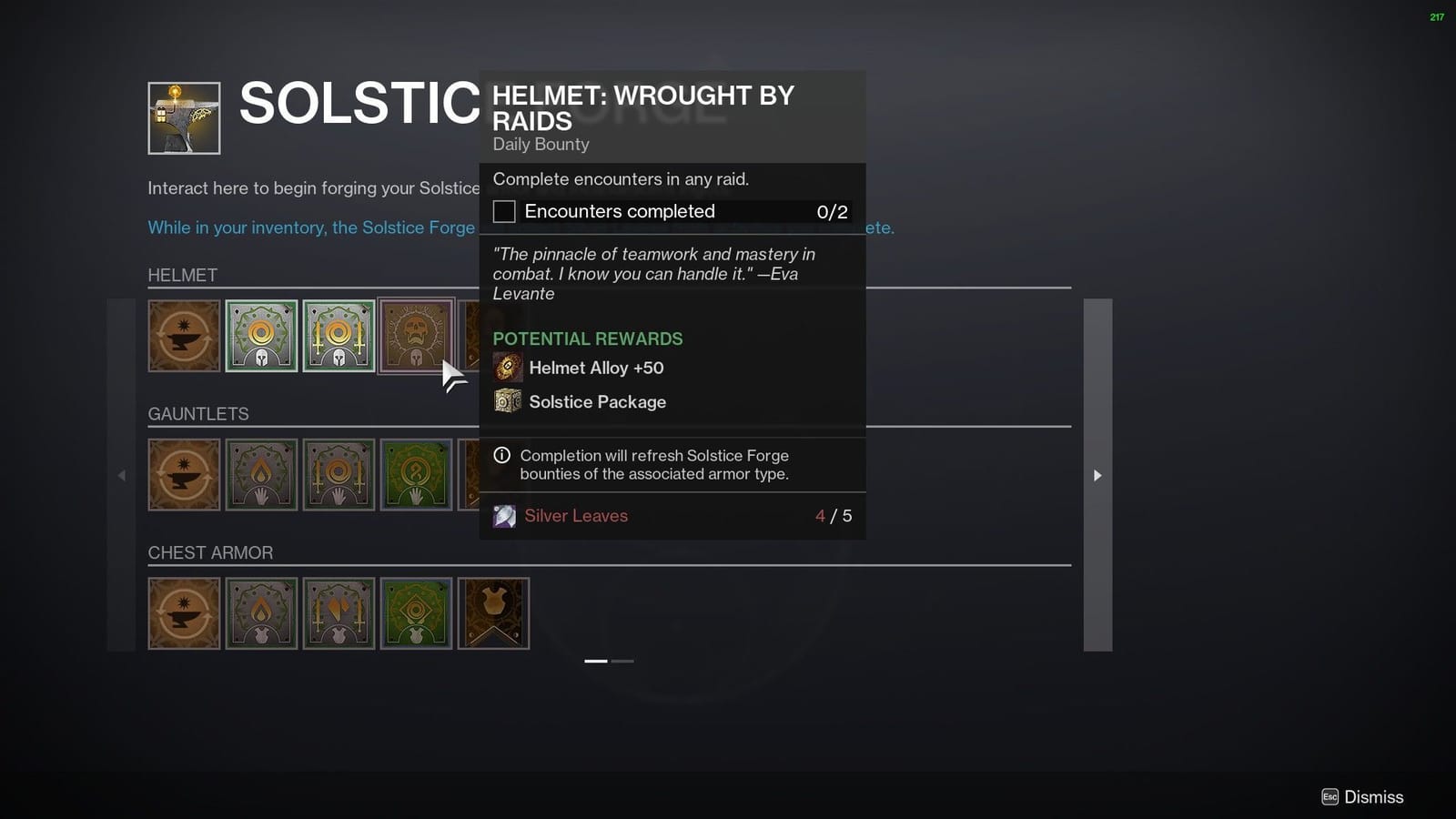Viewport: 1456px width, 819px height.
Task: Select the flame gauntlet bounty tile
Action: pos(261,474)
